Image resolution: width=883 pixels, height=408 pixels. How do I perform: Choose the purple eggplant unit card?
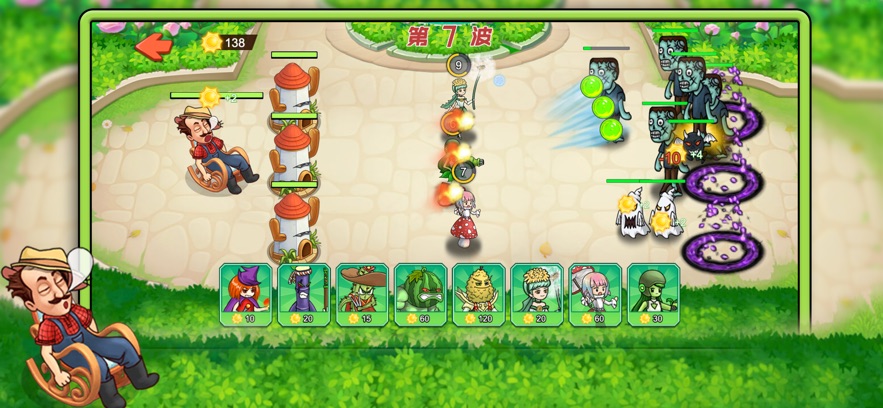tap(303, 294)
